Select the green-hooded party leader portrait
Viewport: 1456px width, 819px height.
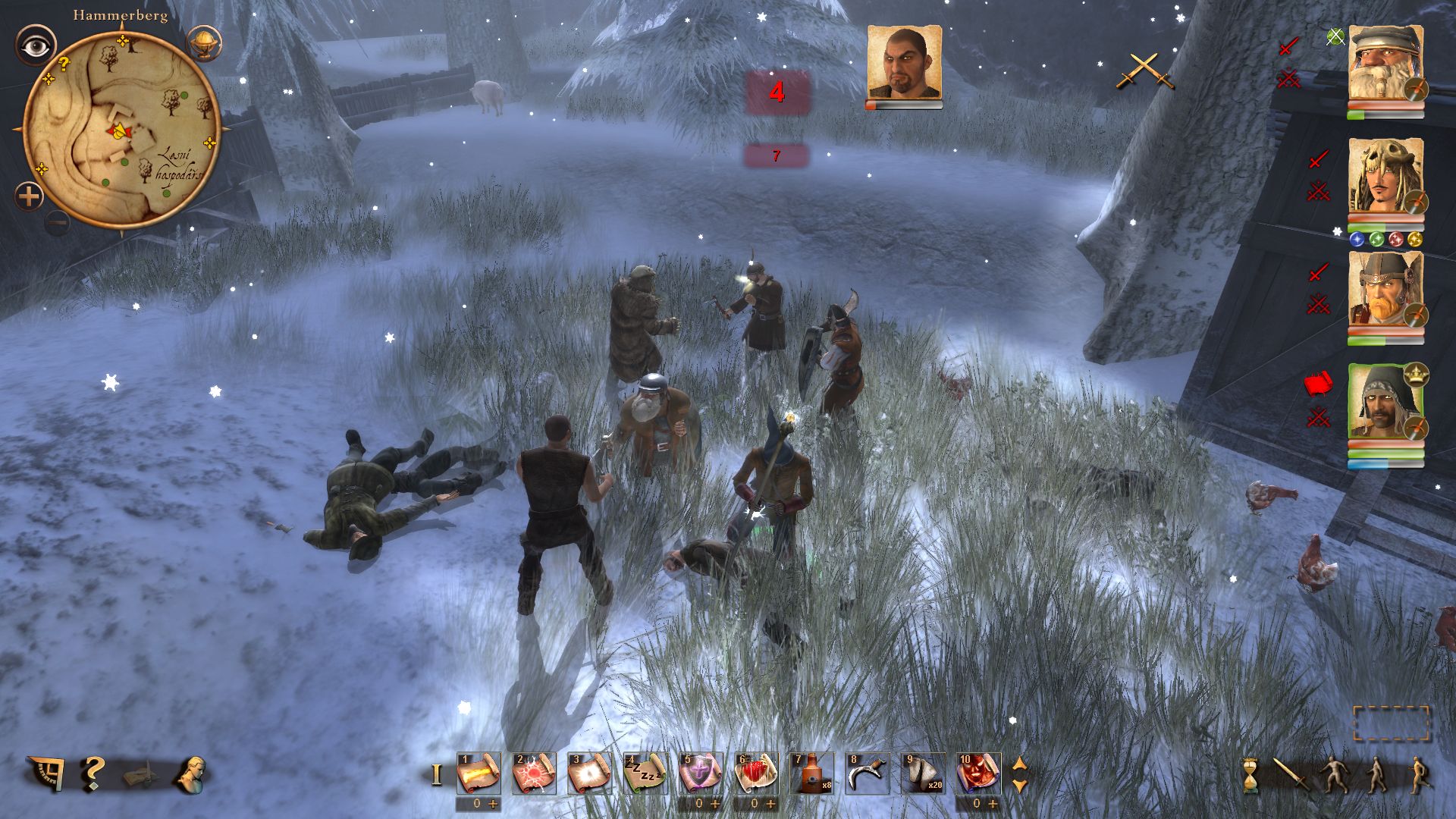point(1385,403)
